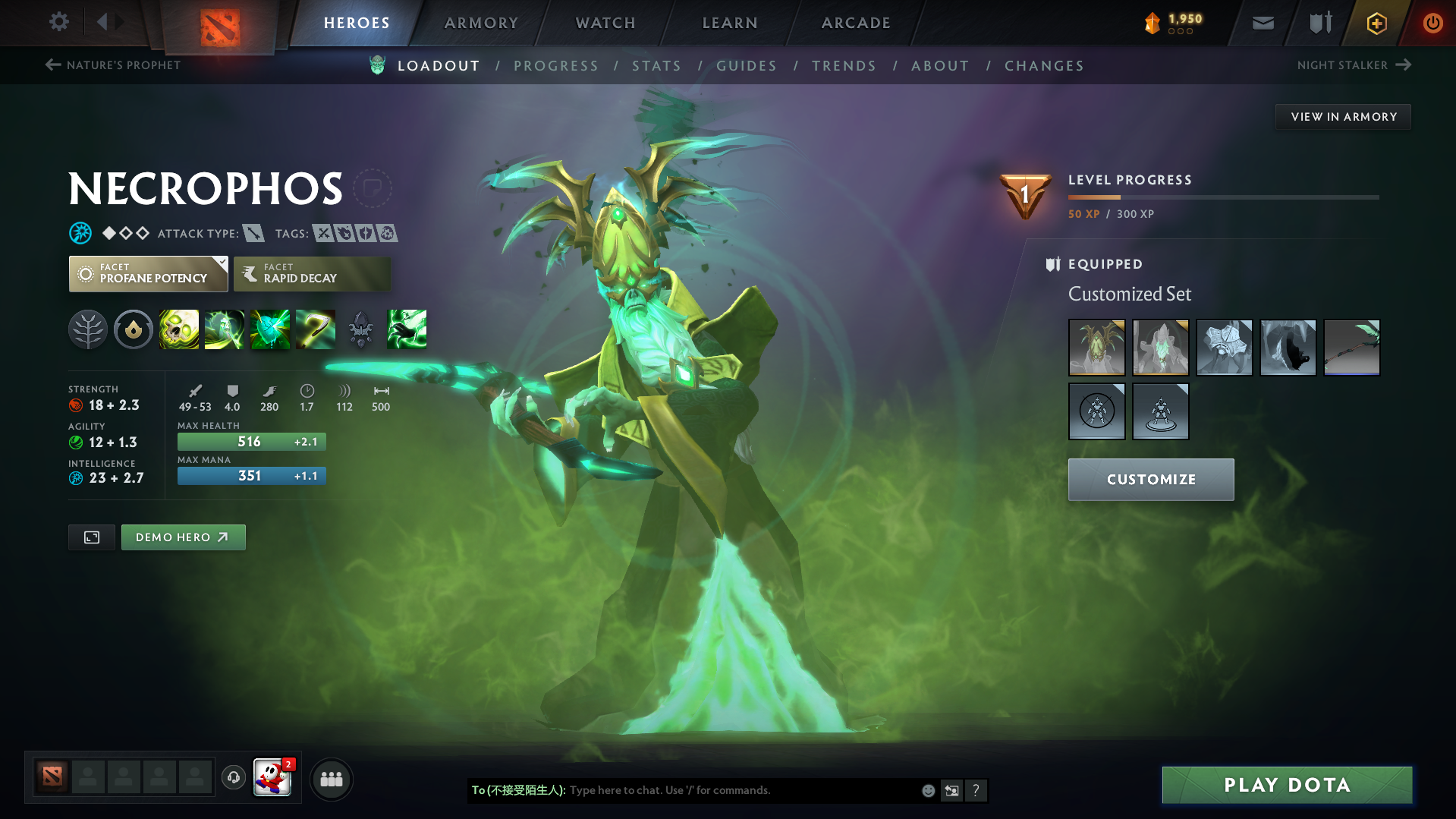
Task: Click the power/logout icon in top right
Action: (x=1432, y=23)
